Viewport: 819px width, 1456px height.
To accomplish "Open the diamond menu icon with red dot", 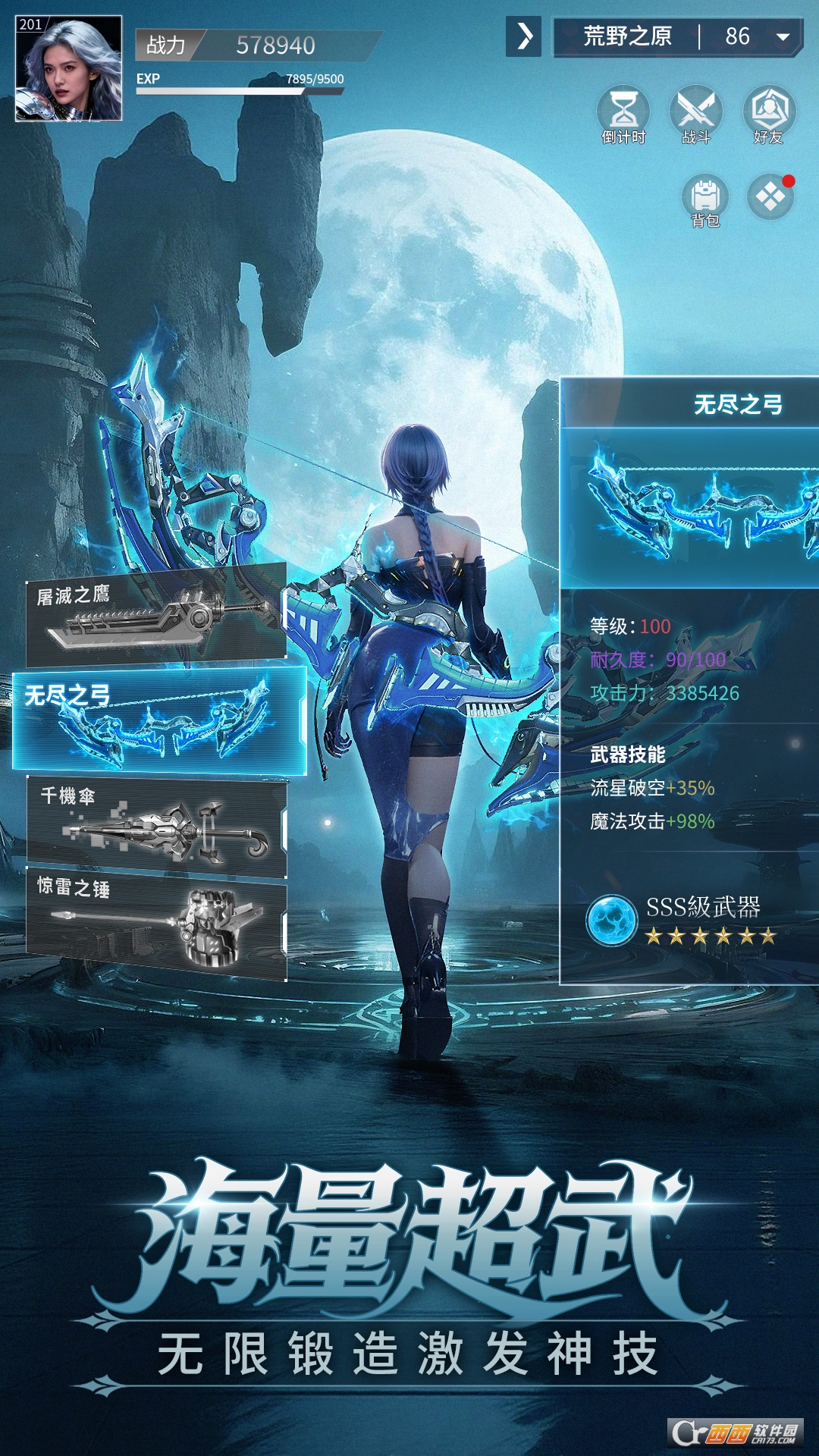I will coord(770,198).
